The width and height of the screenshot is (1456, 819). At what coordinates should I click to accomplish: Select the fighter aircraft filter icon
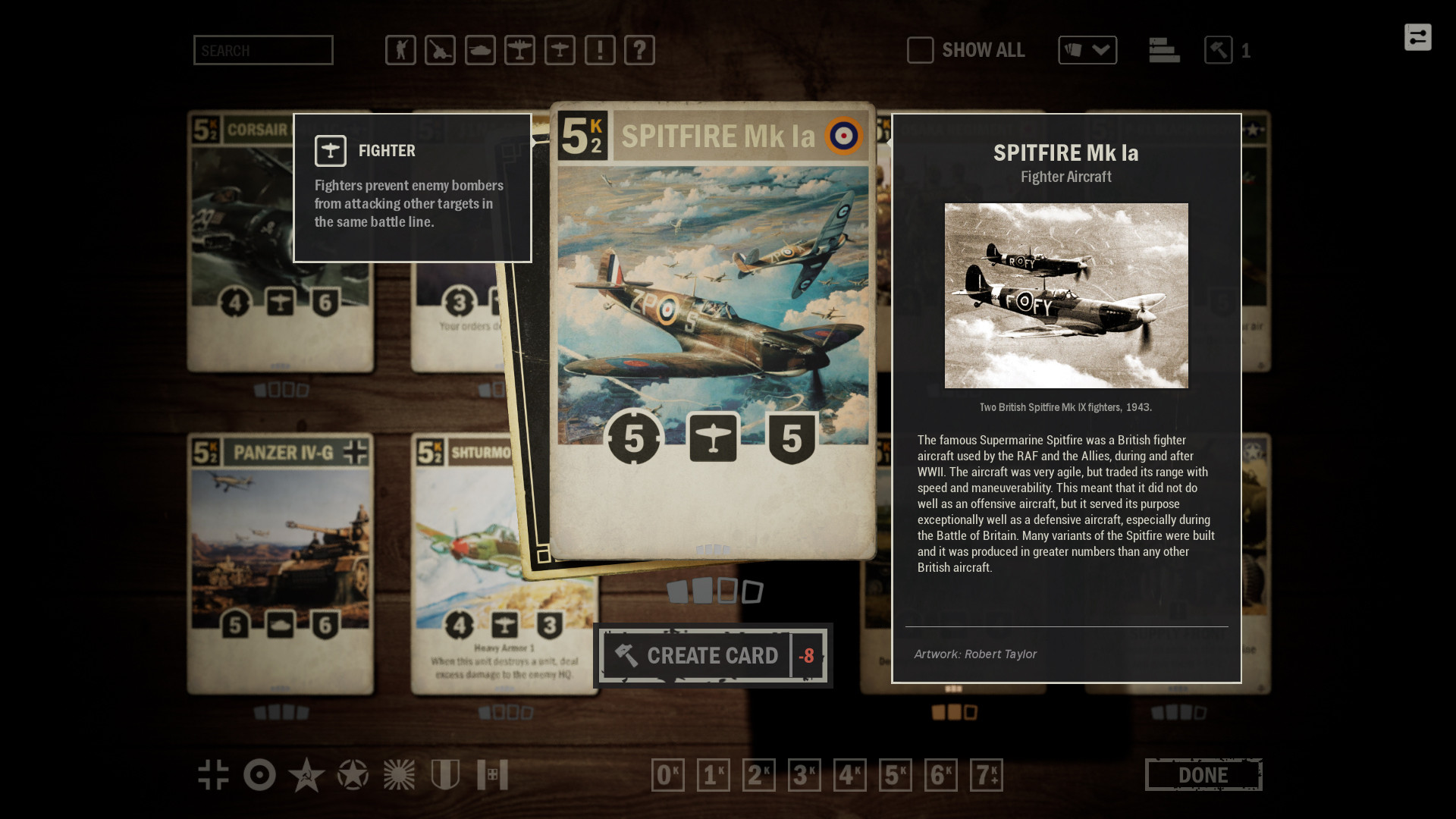pos(560,50)
